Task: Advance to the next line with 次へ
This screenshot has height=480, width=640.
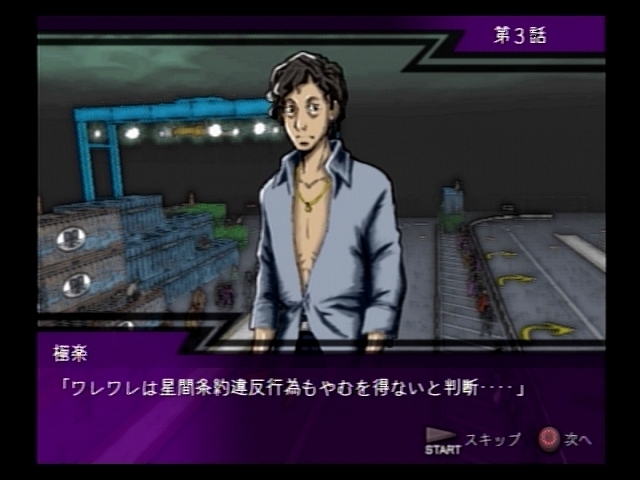Action: [567, 439]
